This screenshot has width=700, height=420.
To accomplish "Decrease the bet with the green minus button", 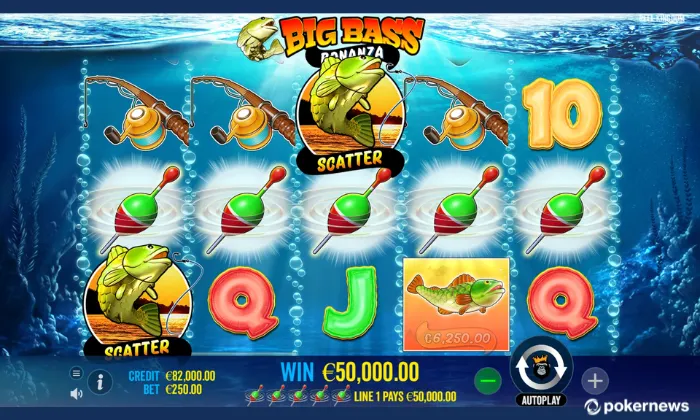I will 488,380.
